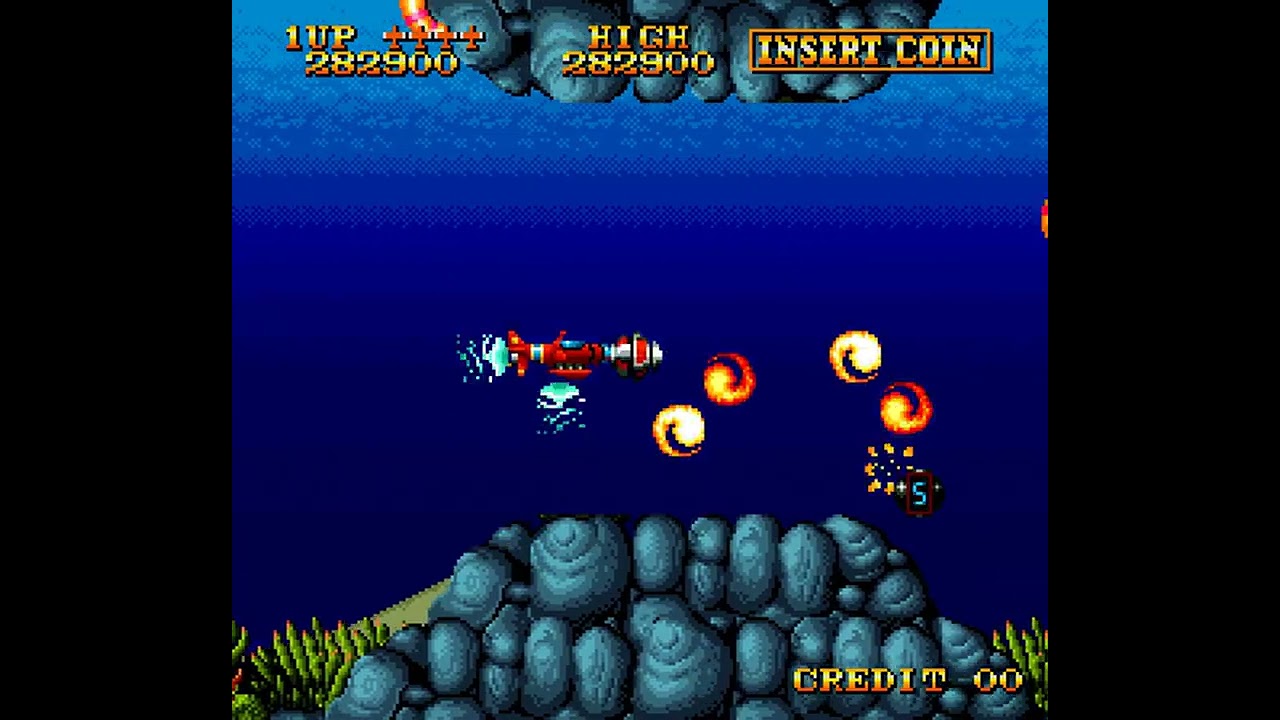Switch to the HIGH score tab
The image size is (1280, 720).
[x=640, y=38]
